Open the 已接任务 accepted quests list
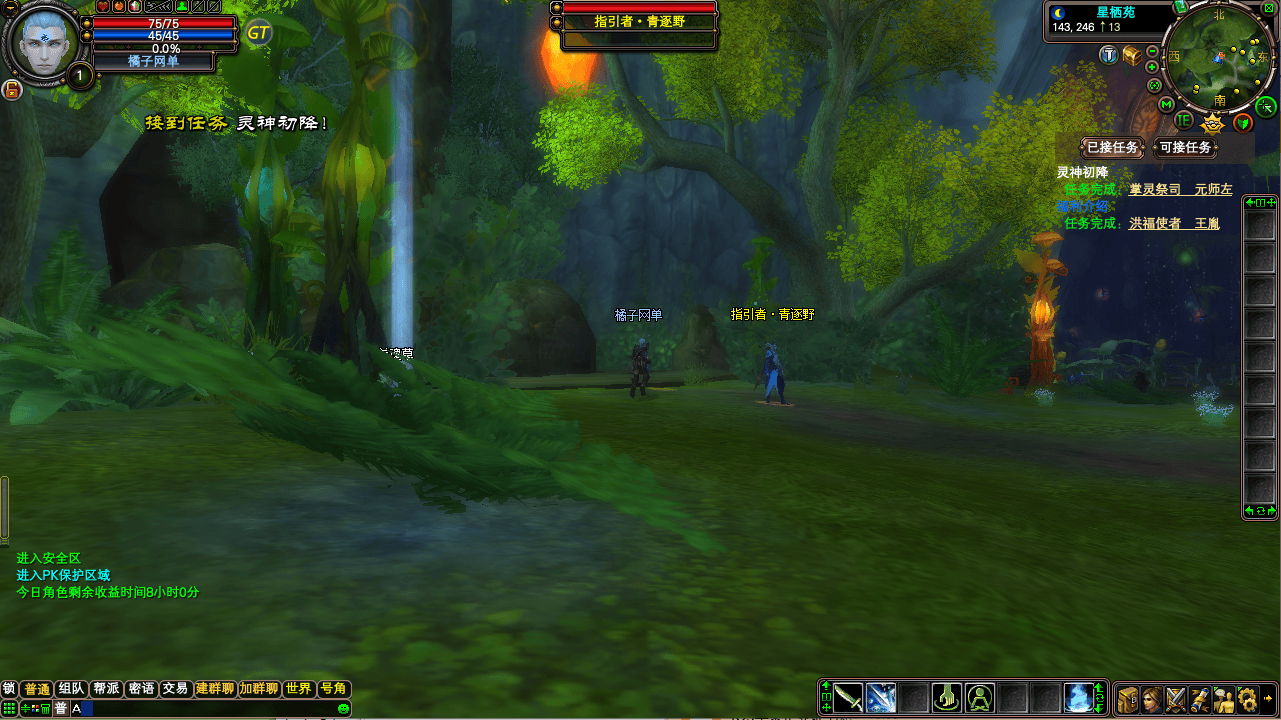 pos(1112,148)
